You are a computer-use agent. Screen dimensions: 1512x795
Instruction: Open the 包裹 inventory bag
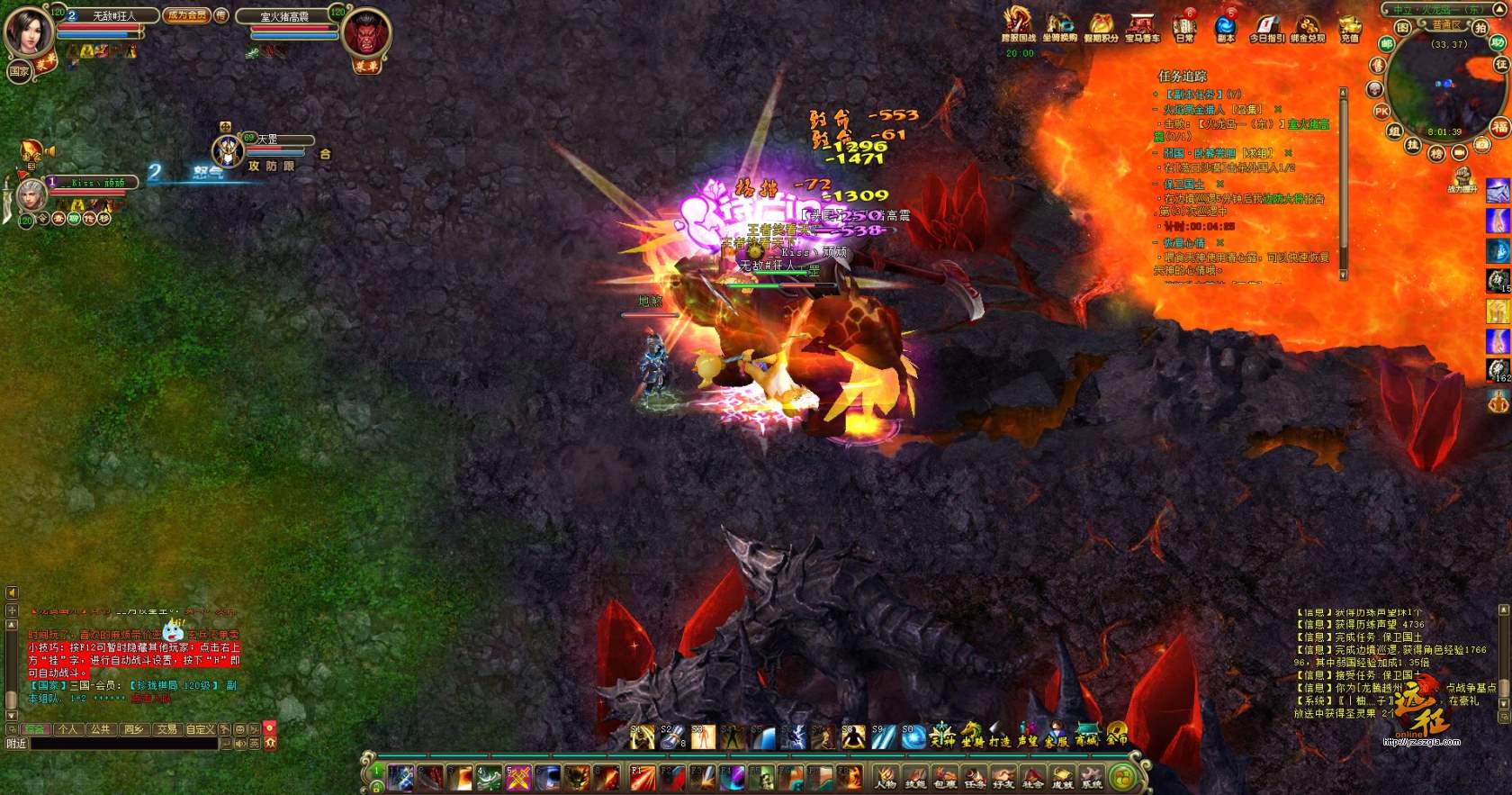(945, 776)
